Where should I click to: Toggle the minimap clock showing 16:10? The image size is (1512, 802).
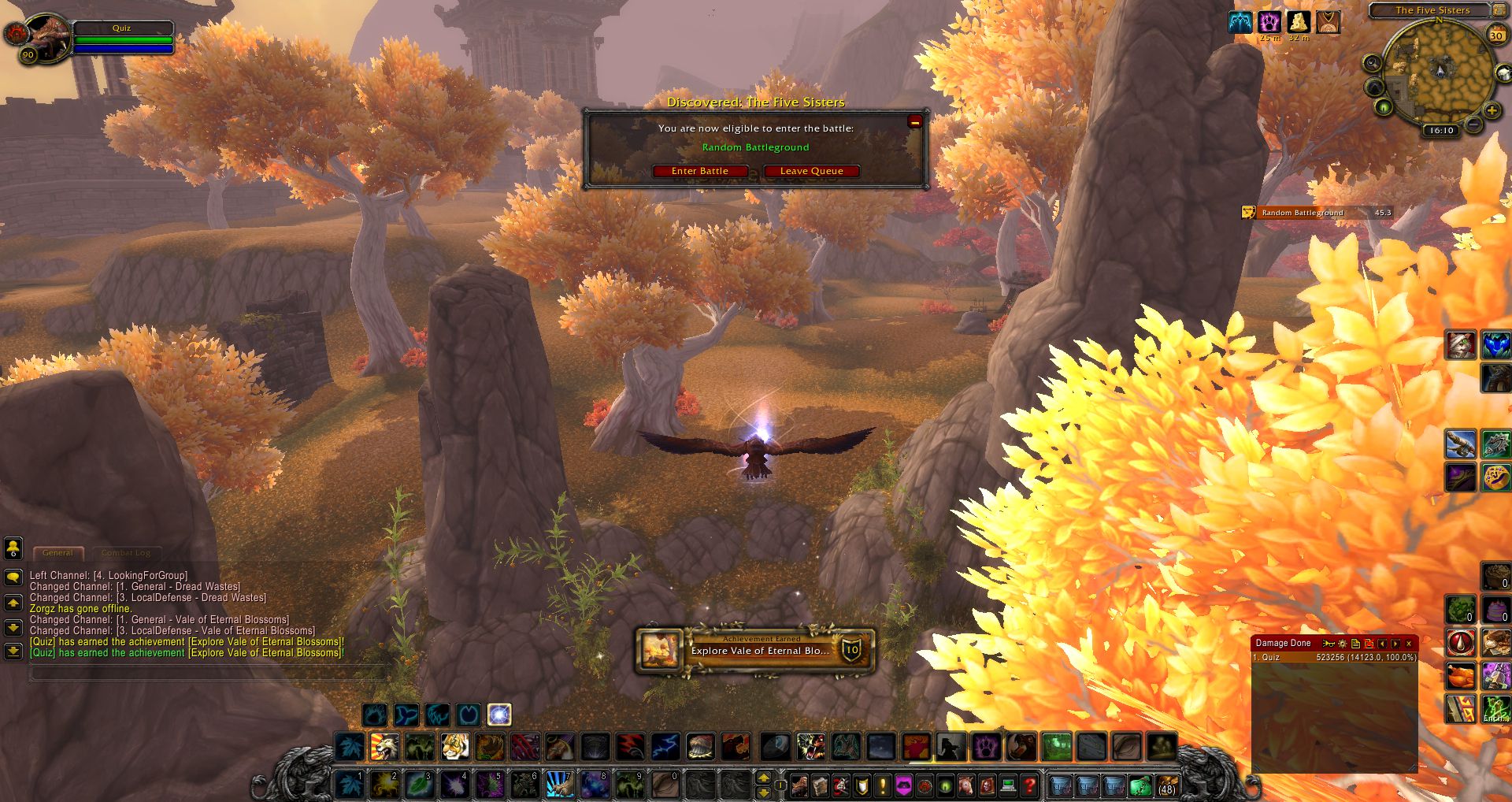point(1441,130)
